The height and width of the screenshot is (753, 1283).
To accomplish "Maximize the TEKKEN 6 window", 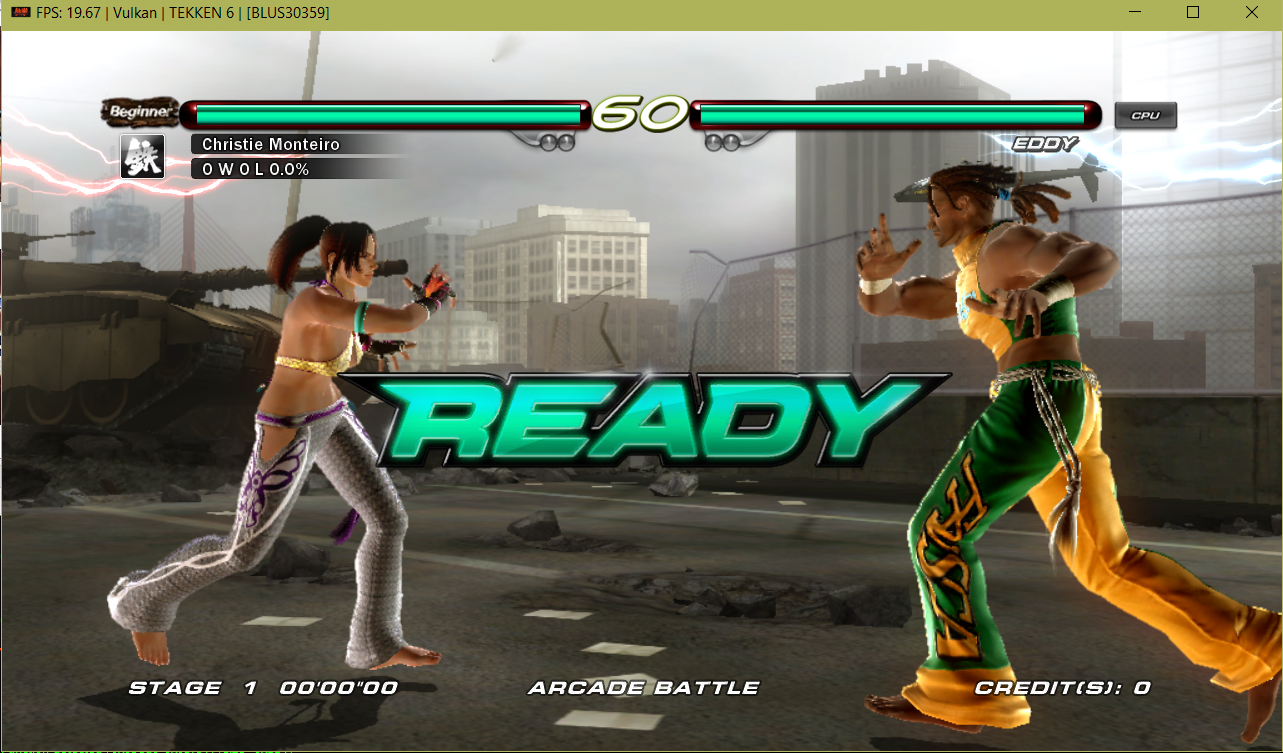I will [1192, 13].
